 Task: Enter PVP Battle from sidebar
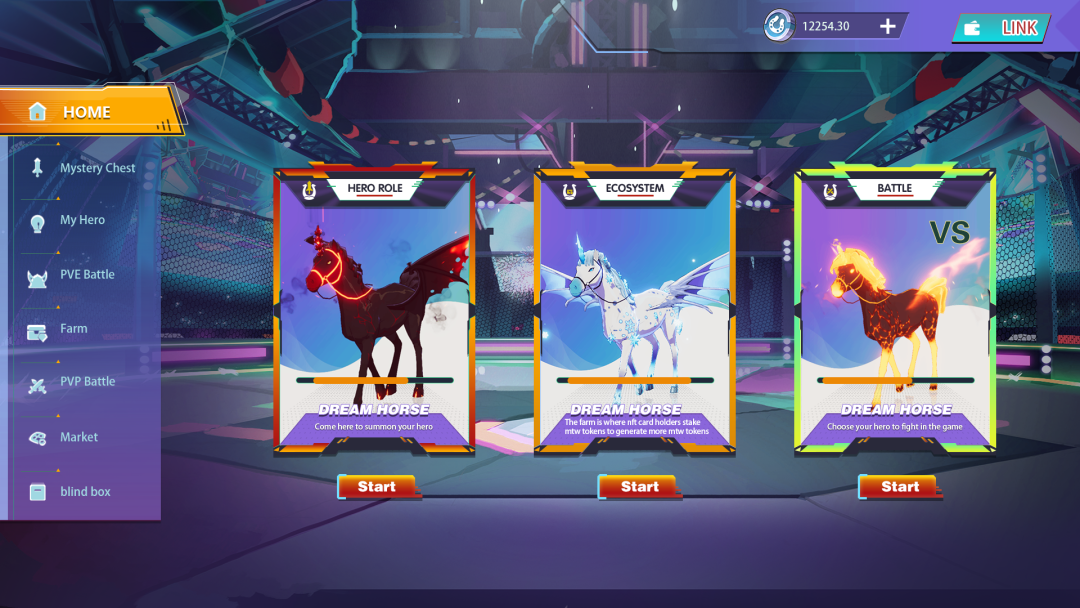(86, 382)
